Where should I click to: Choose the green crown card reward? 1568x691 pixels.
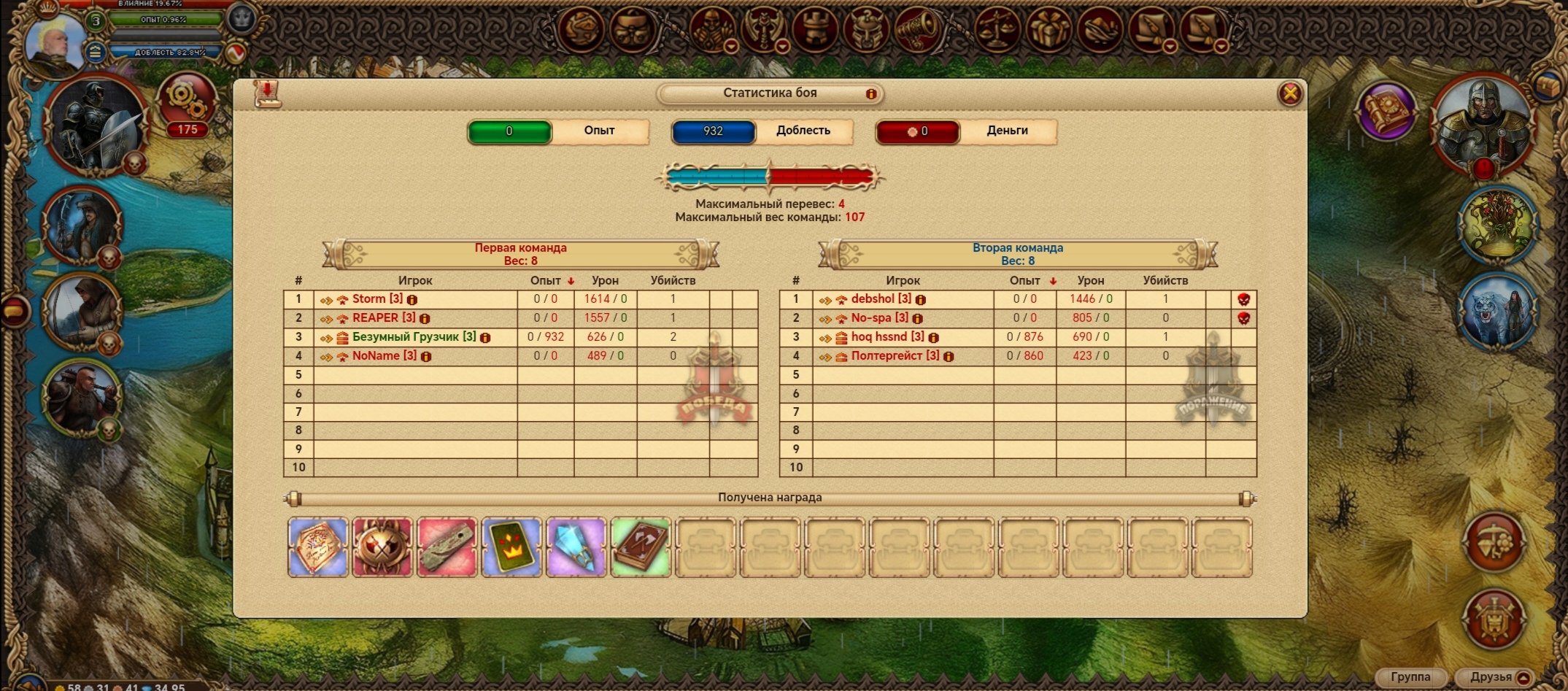pos(511,547)
